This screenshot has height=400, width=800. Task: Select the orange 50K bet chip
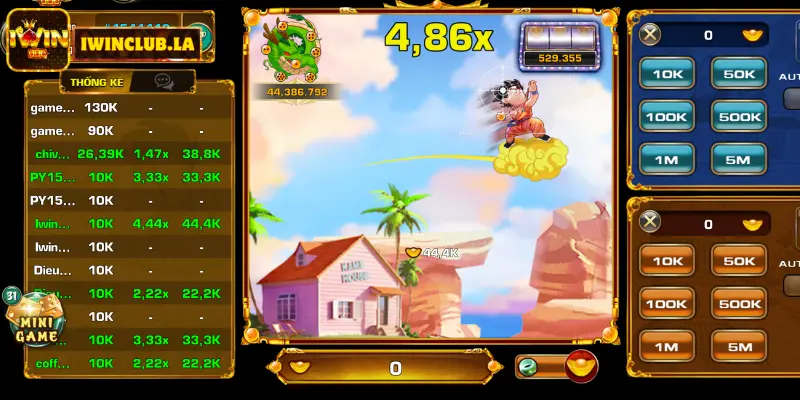click(x=738, y=261)
